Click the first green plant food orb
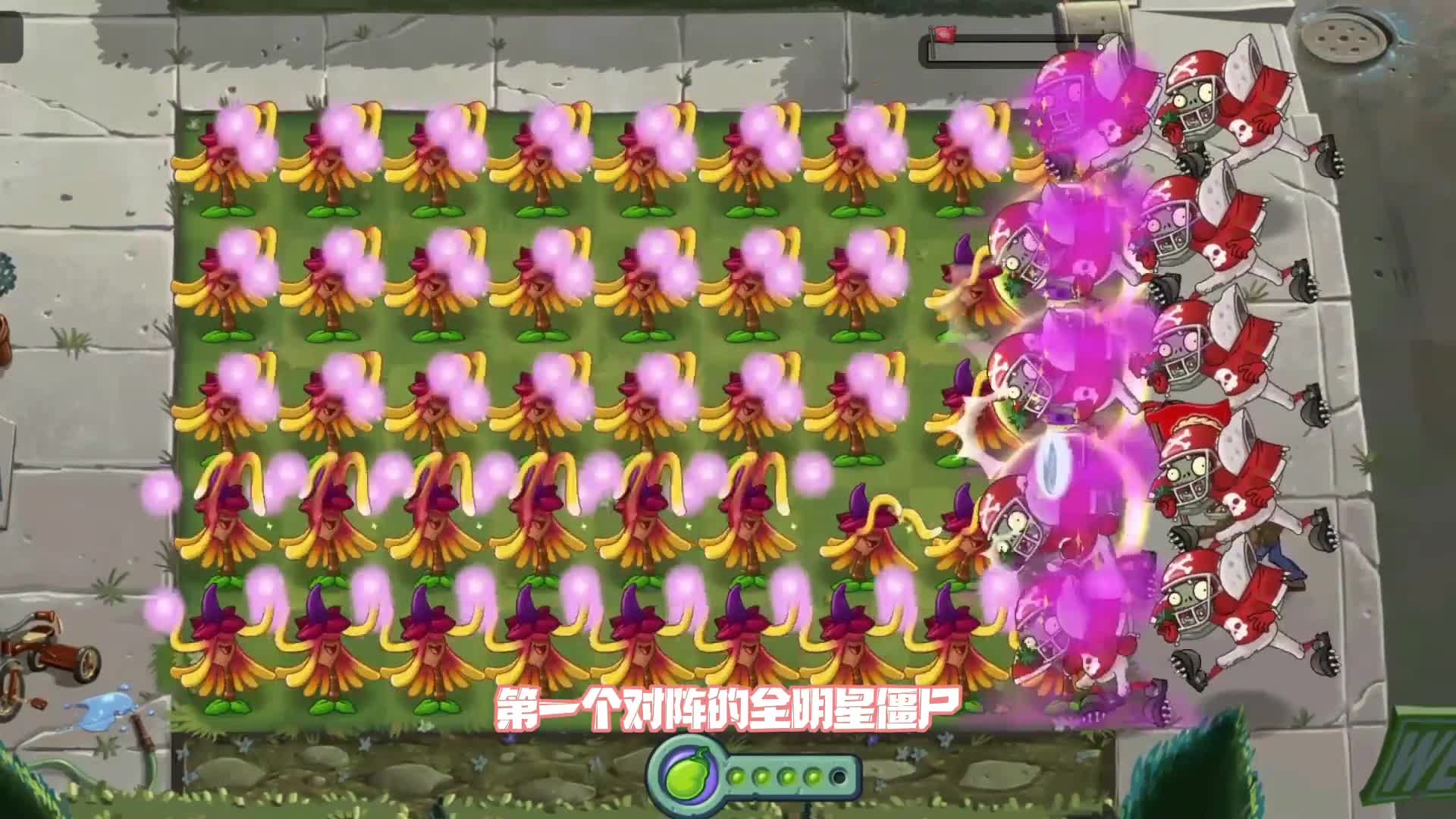 click(736, 777)
